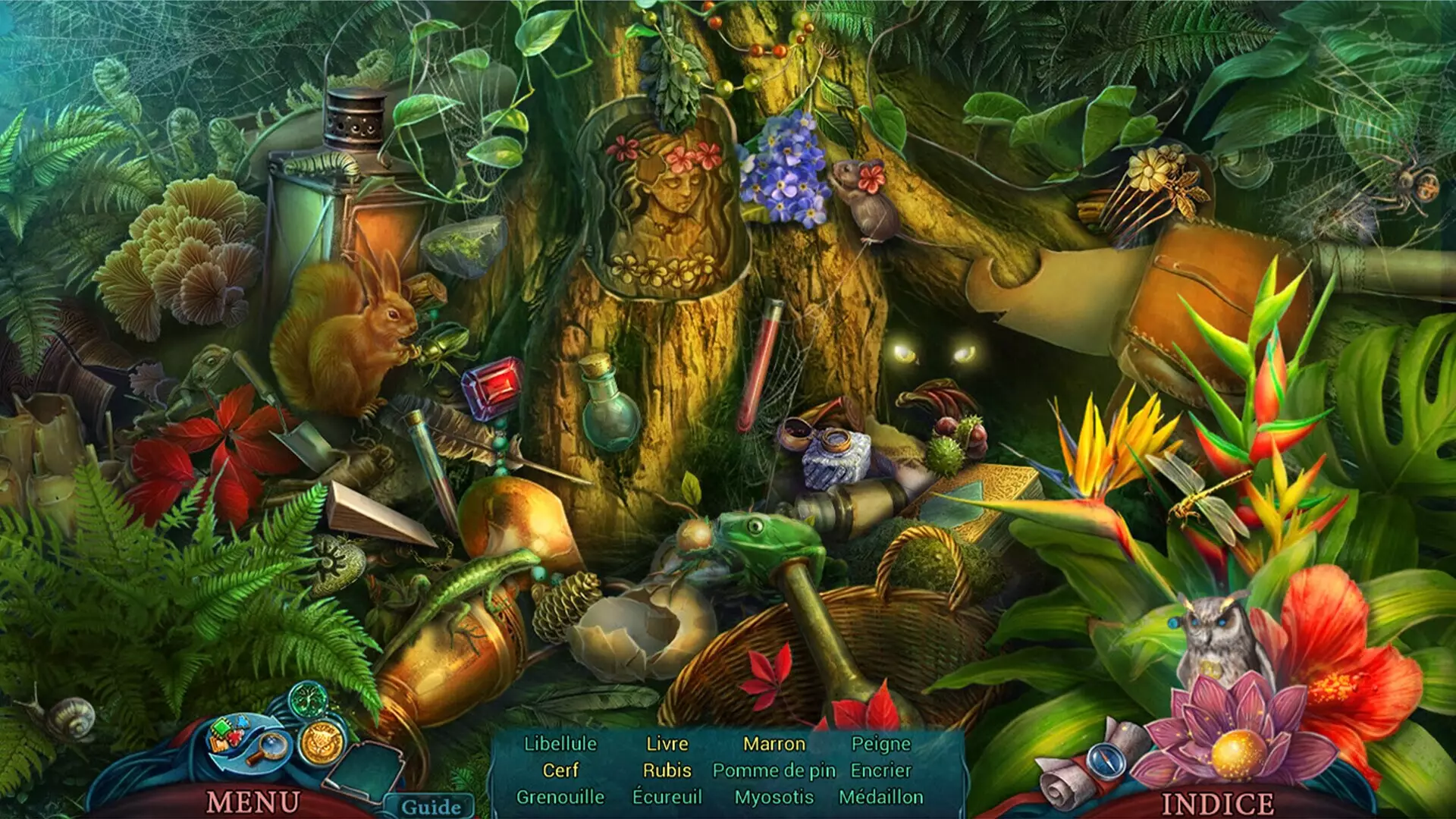Click "Médaillon" in the object list

pyautogui.click(x=883, y=797)
